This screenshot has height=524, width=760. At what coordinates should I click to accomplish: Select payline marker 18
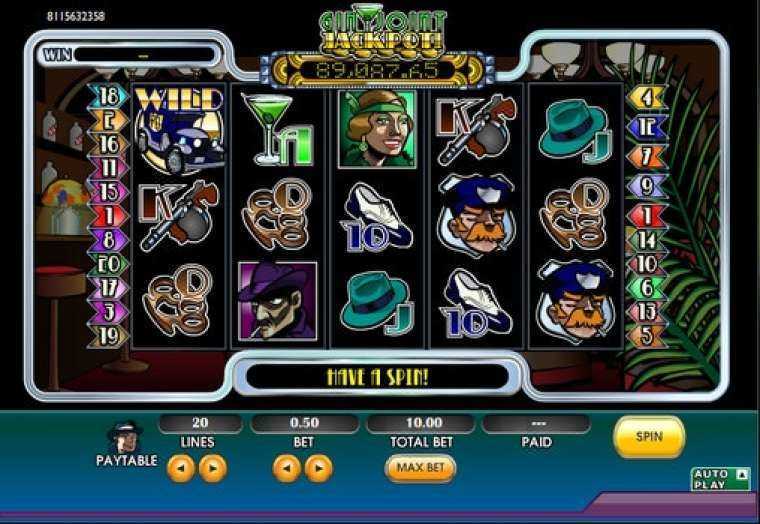coord(109,97)
